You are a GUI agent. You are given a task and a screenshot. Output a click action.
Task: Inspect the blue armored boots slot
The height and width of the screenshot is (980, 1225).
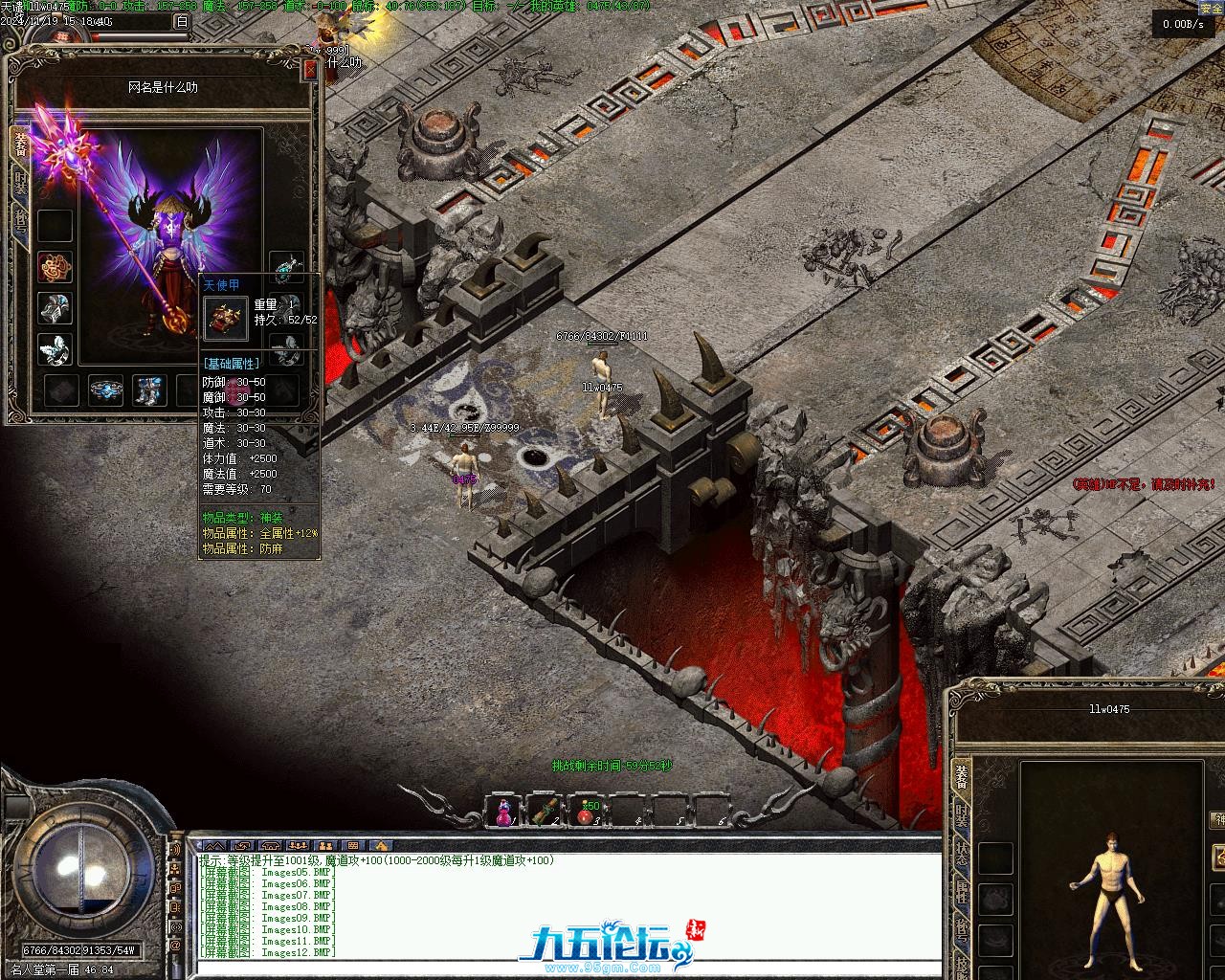click(148, 390)
